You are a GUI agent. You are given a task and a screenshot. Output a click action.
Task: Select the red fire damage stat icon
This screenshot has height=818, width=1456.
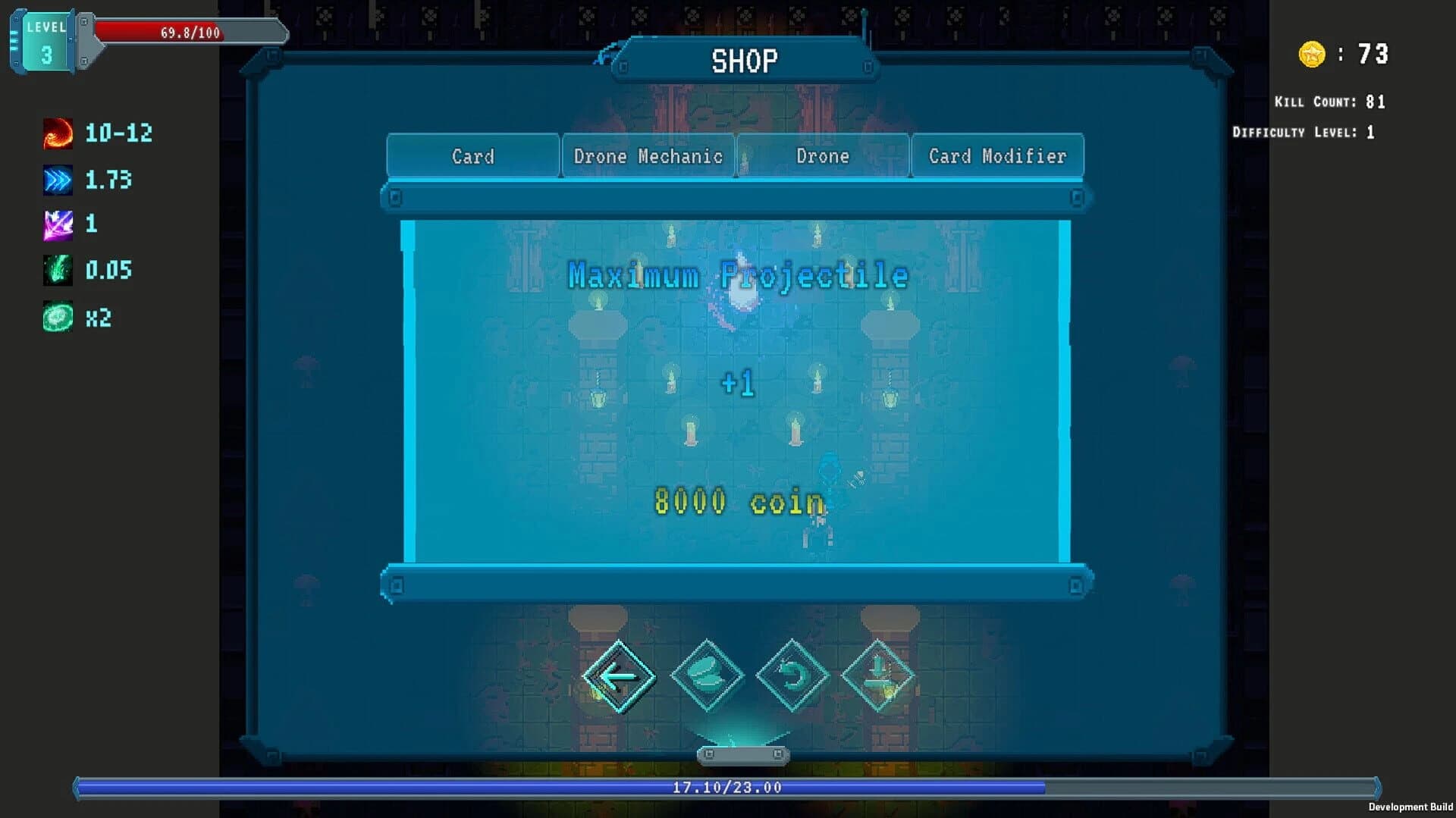point(57,133)
